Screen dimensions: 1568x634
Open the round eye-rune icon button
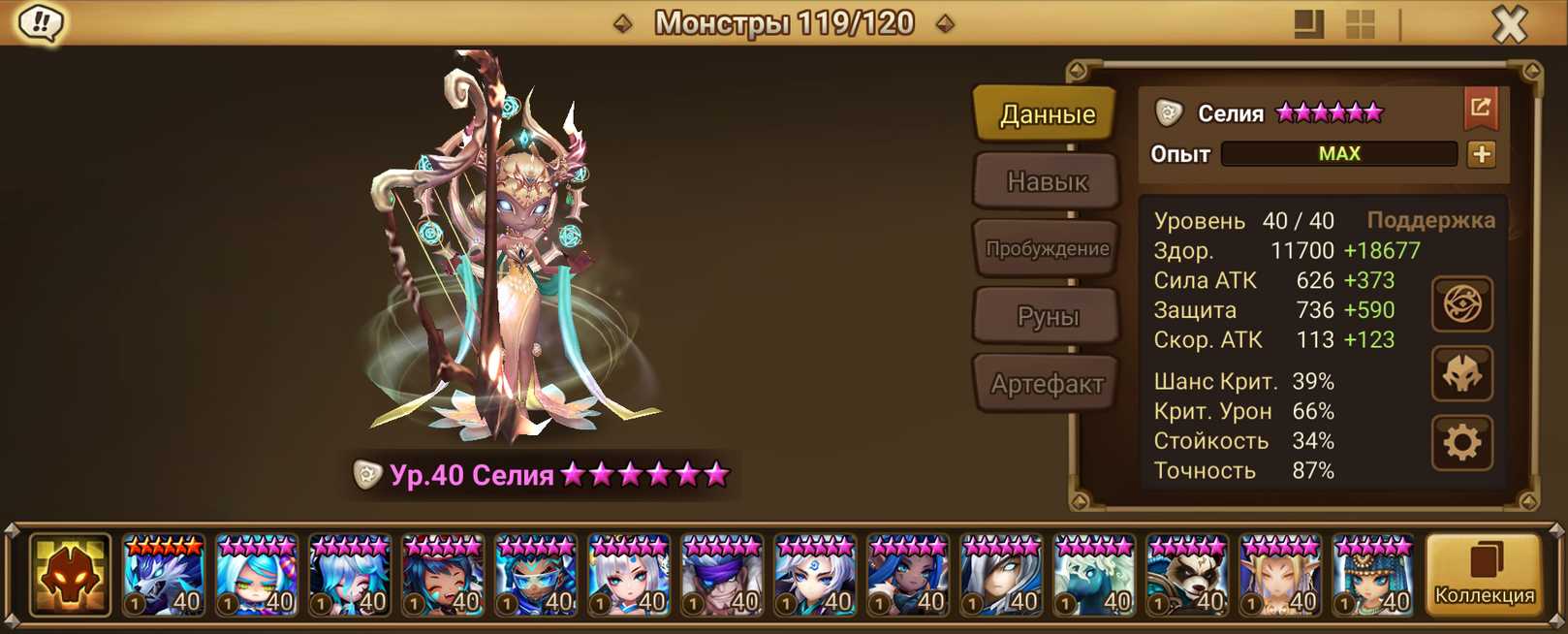[x=1461, y=304]
